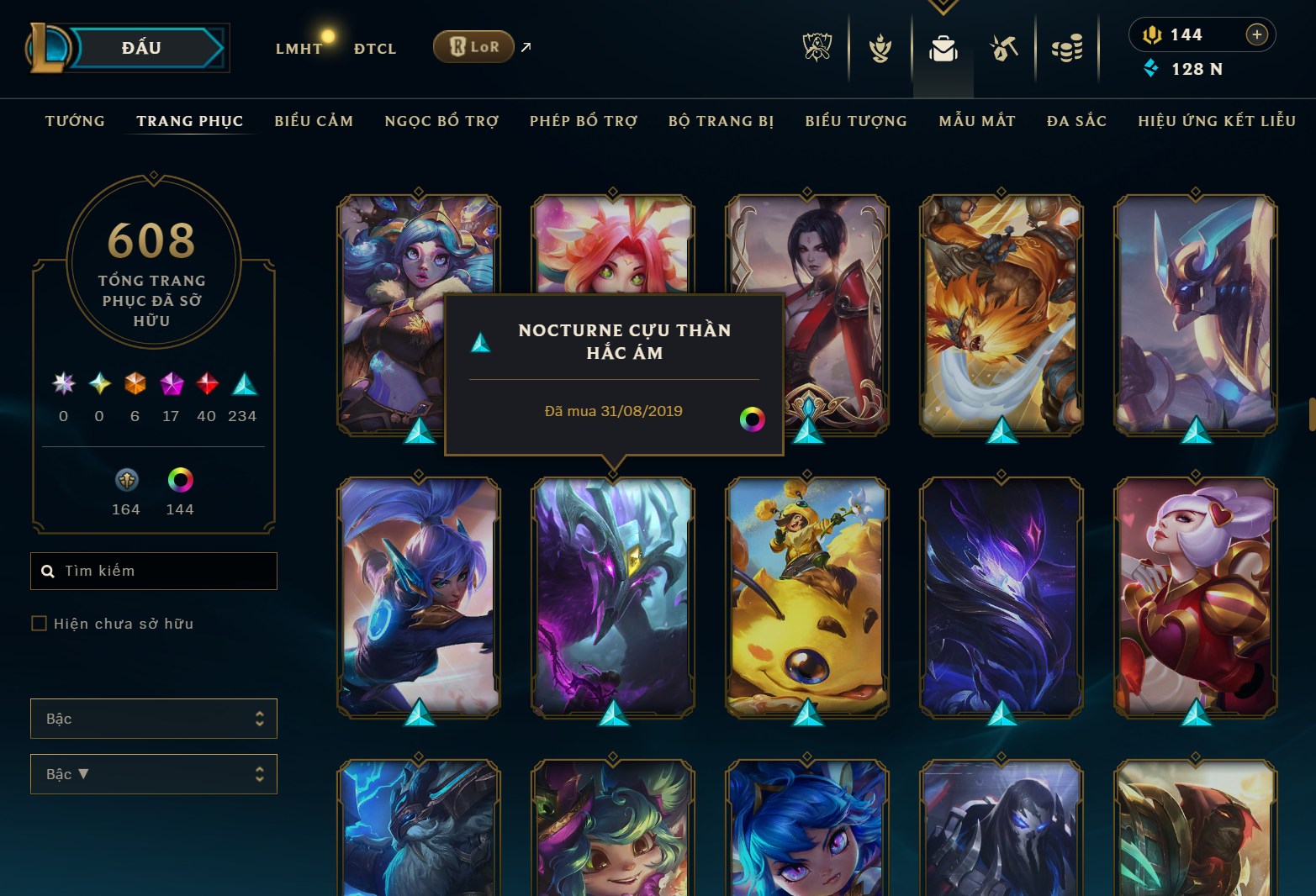Select the yellow bee Yuumi skin card
This screenshot has height=896, width=1316.
(x=807, y=597)
